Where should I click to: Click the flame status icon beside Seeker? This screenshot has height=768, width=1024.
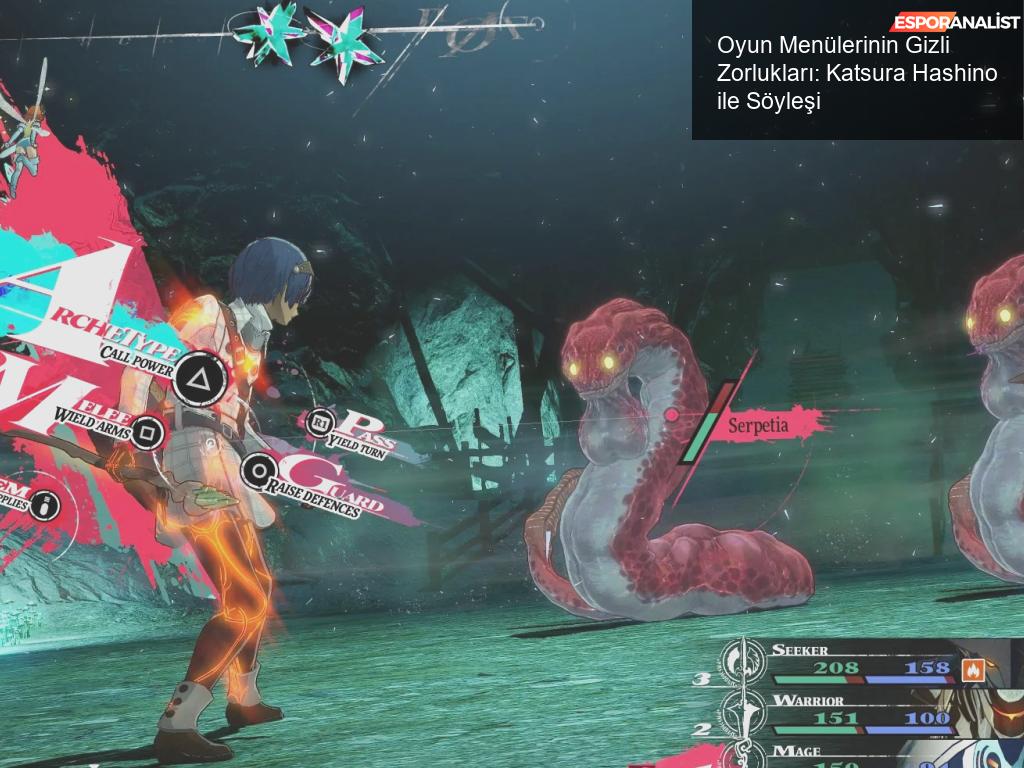pyautogui.click(x=972, y=669)
